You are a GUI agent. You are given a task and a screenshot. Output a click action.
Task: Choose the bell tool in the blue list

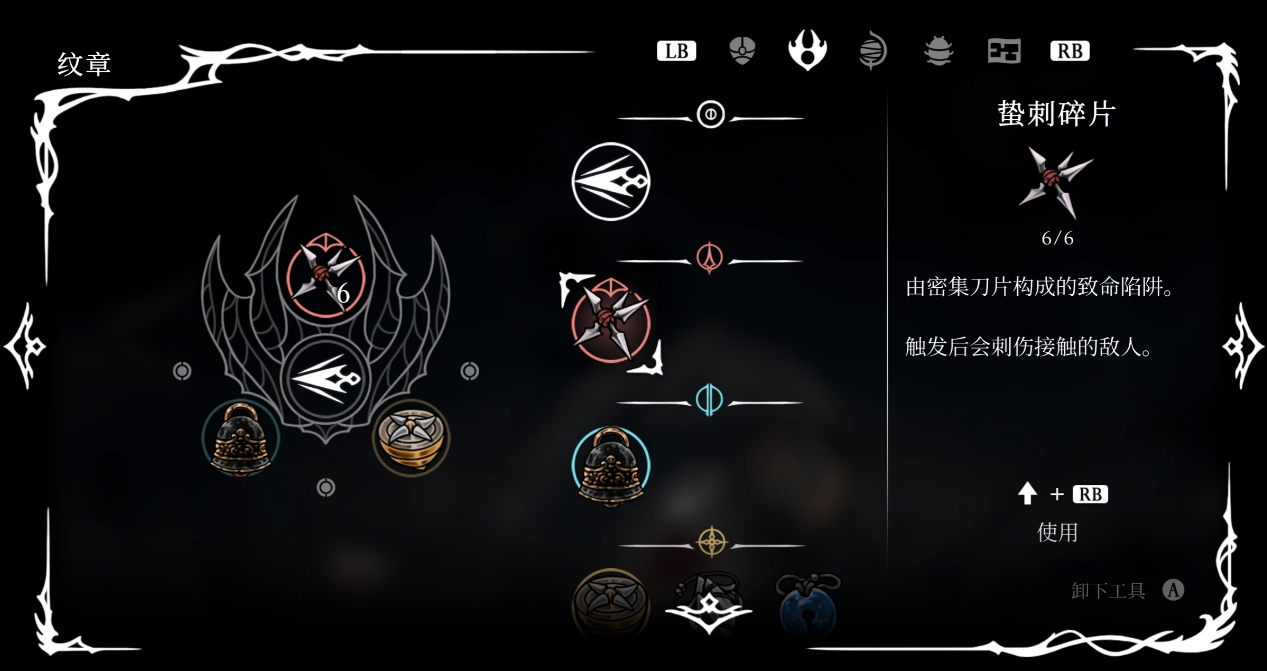click(x=611, y=466)
